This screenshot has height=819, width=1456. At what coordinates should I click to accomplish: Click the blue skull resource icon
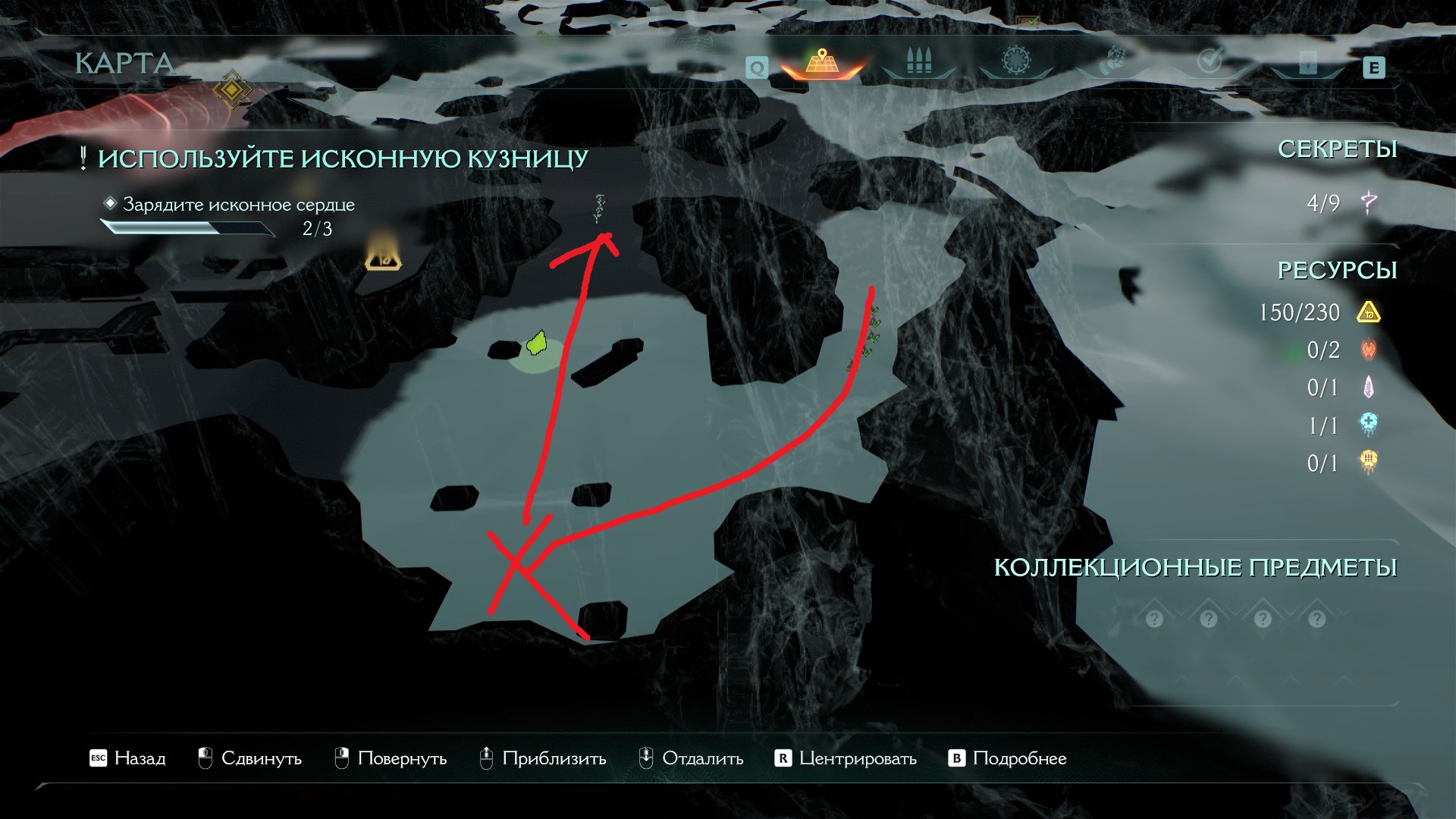(x=1369, y=425)
